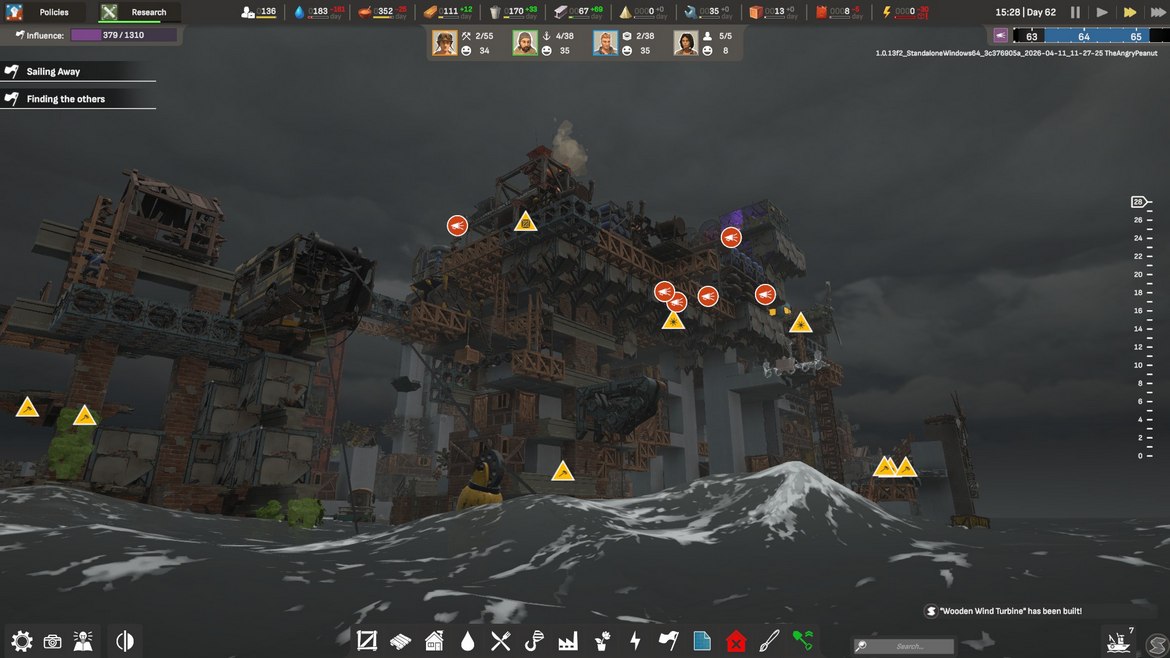Select the red demolish building tool
1170x658 pixels.
[736, 641]
